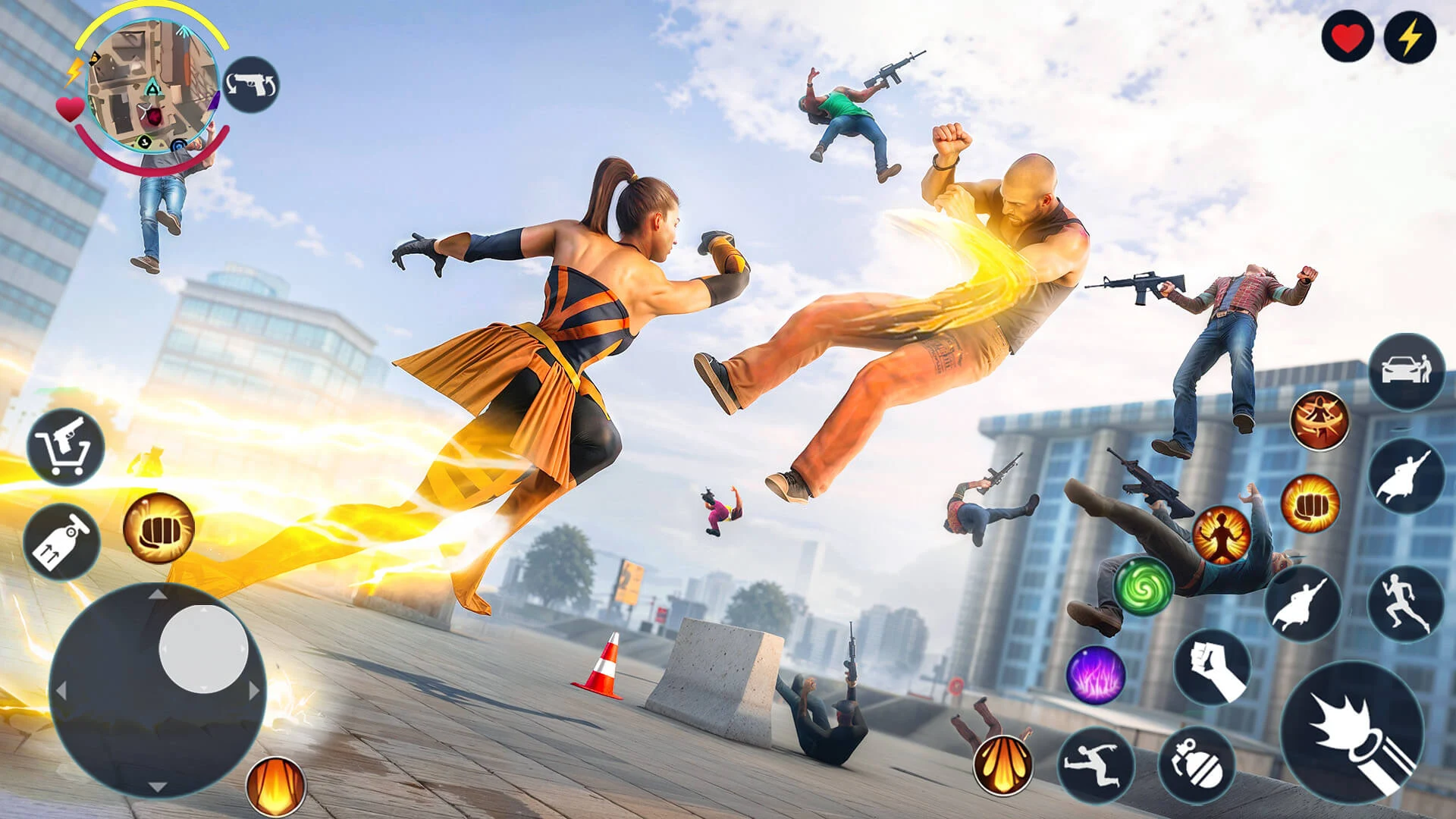The height and width of the screenshot is (819, 1456).
Task: Enter a vehicle with the car button
Action: (x=1407, y=372)
